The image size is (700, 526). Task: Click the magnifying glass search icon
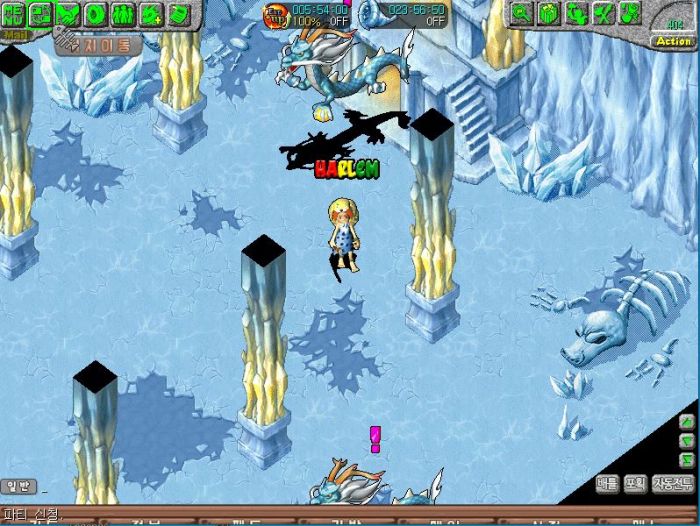tap(521, 13)
